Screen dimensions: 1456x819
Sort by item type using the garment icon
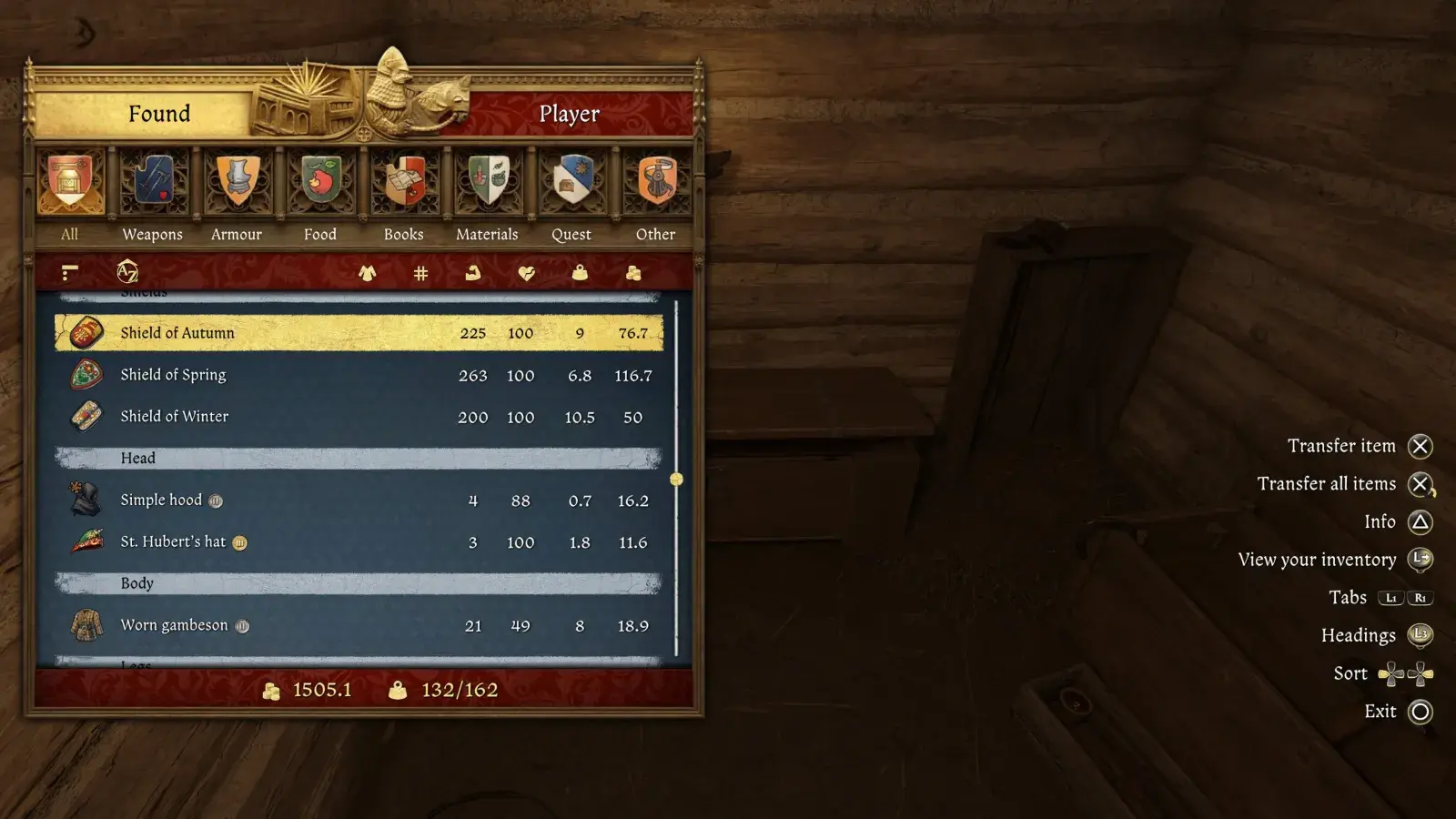point(367,272)
